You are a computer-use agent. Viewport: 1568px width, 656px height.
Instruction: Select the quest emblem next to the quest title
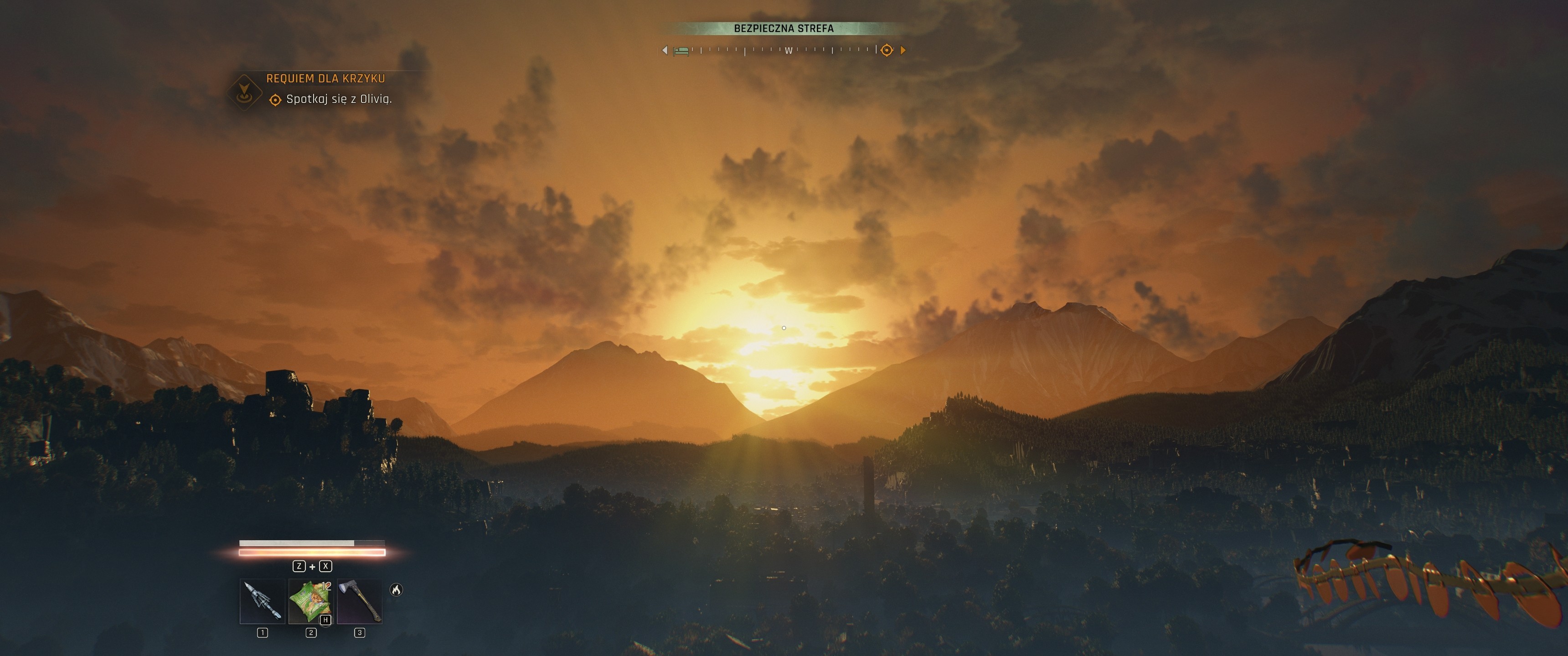click(x=244, y=92)
